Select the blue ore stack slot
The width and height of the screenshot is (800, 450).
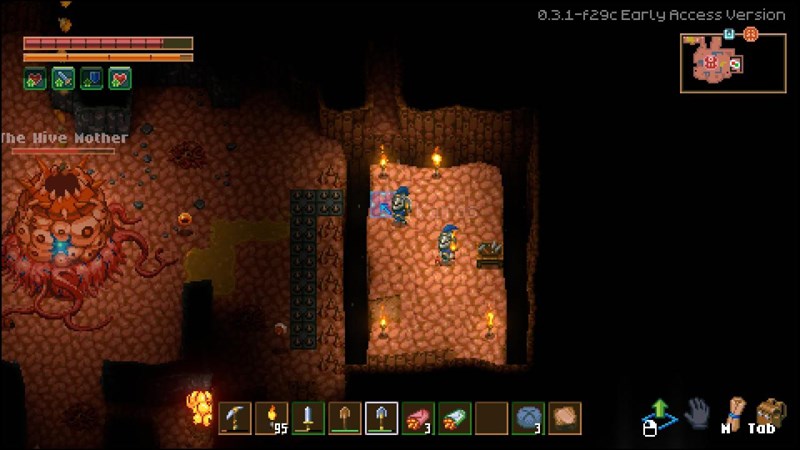click(527, 418)
